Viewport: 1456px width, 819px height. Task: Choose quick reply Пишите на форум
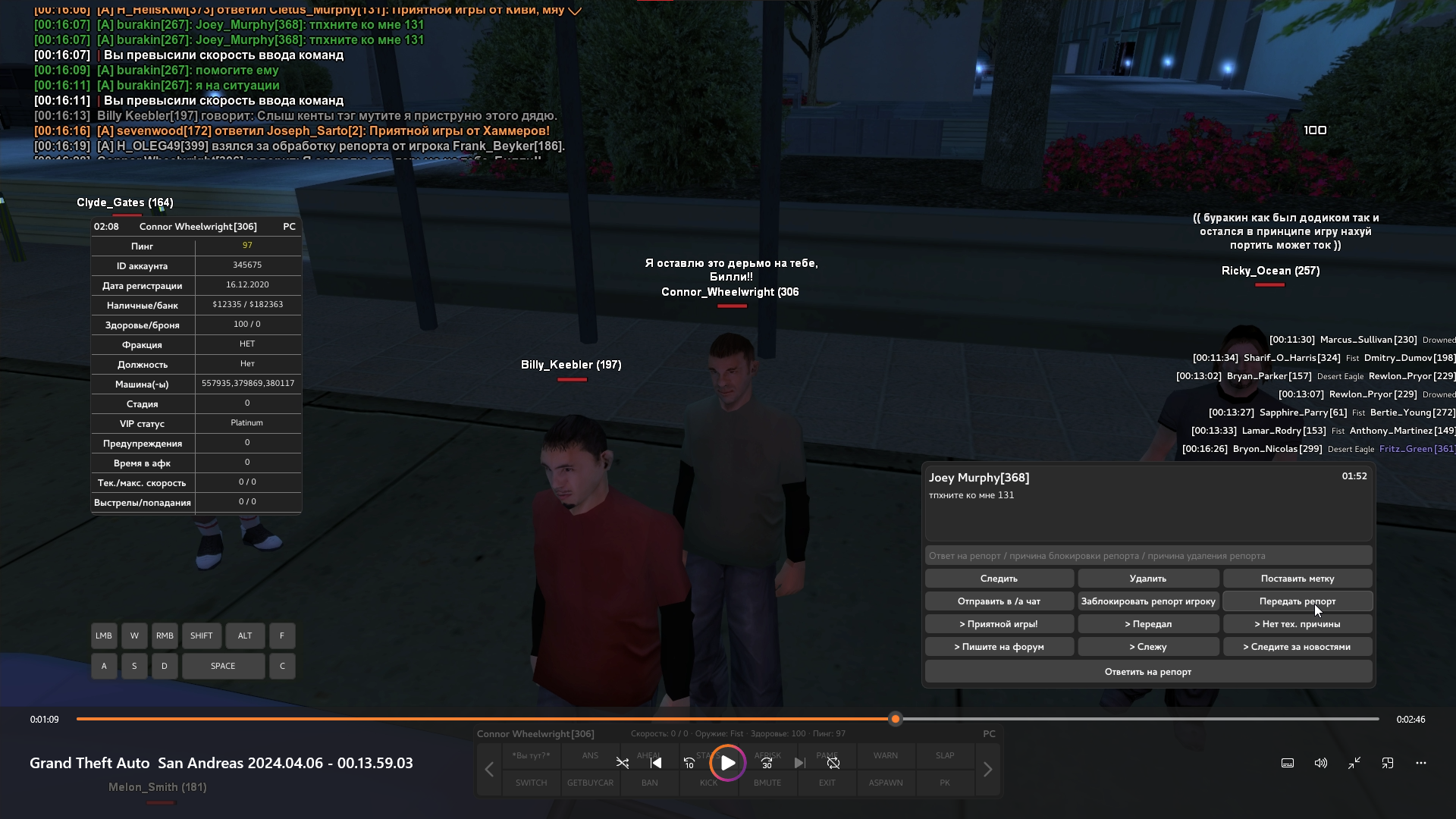pos(999,647)
